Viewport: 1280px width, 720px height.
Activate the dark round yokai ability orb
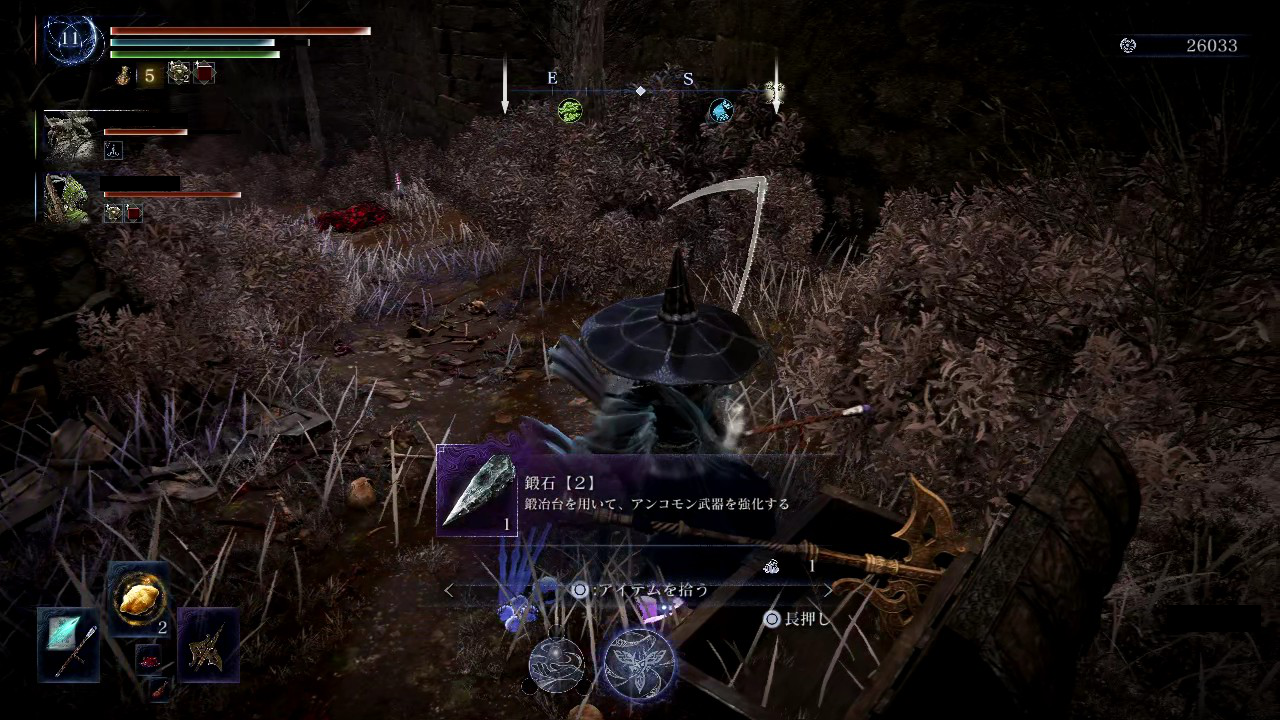(x=557, y=664)
